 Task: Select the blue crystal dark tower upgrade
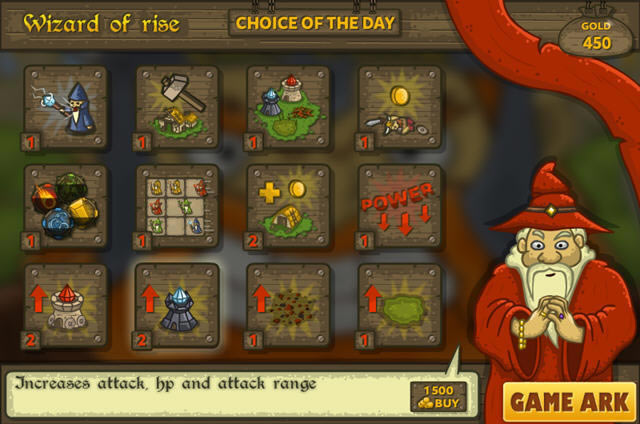177,304
